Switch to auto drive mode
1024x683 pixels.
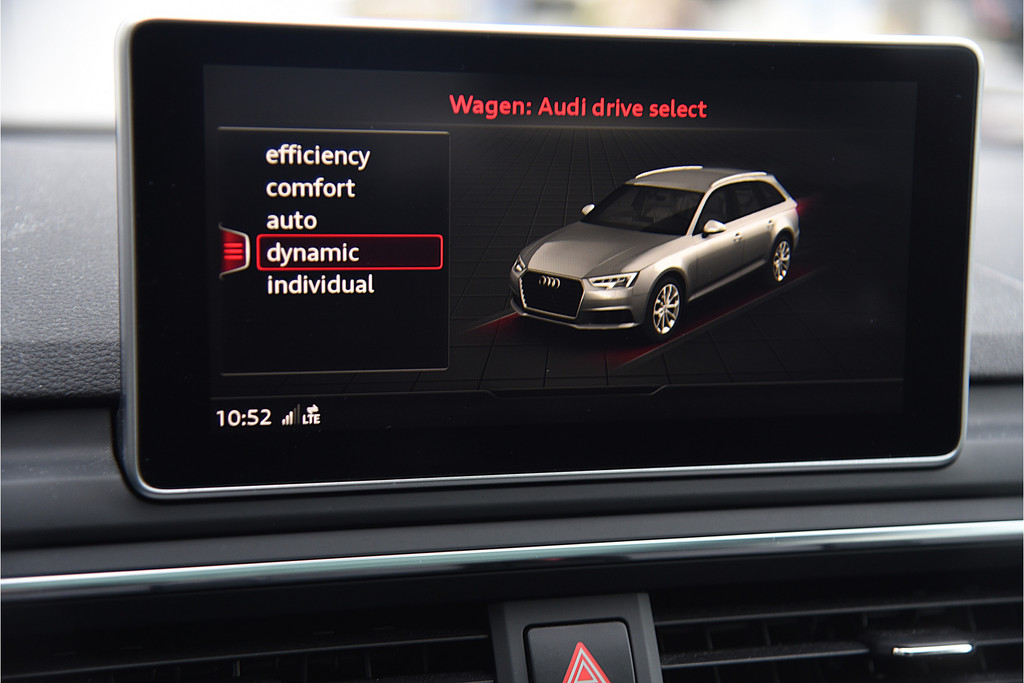[291, 221]
